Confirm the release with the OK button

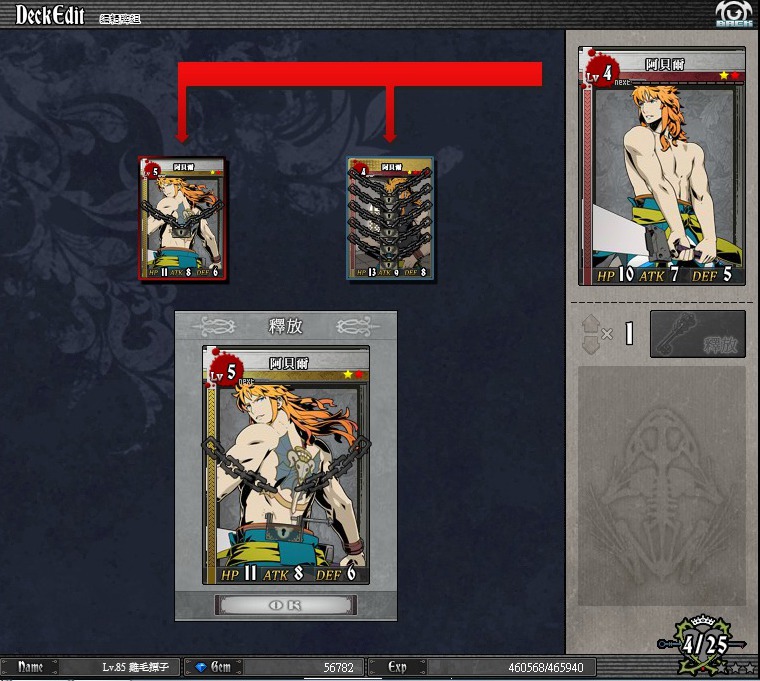(285, 605)
